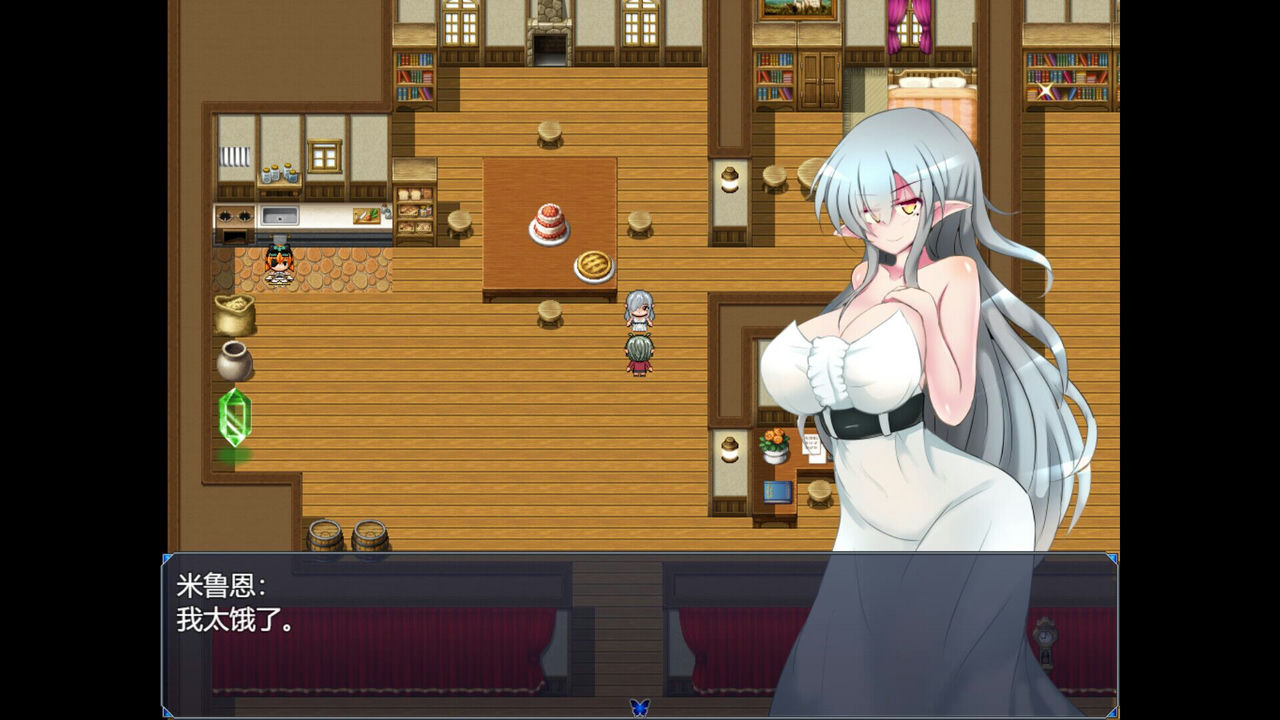Click the pie beside the cake
The width and height of the screenshot is (1280, 720).
[592, 263]
